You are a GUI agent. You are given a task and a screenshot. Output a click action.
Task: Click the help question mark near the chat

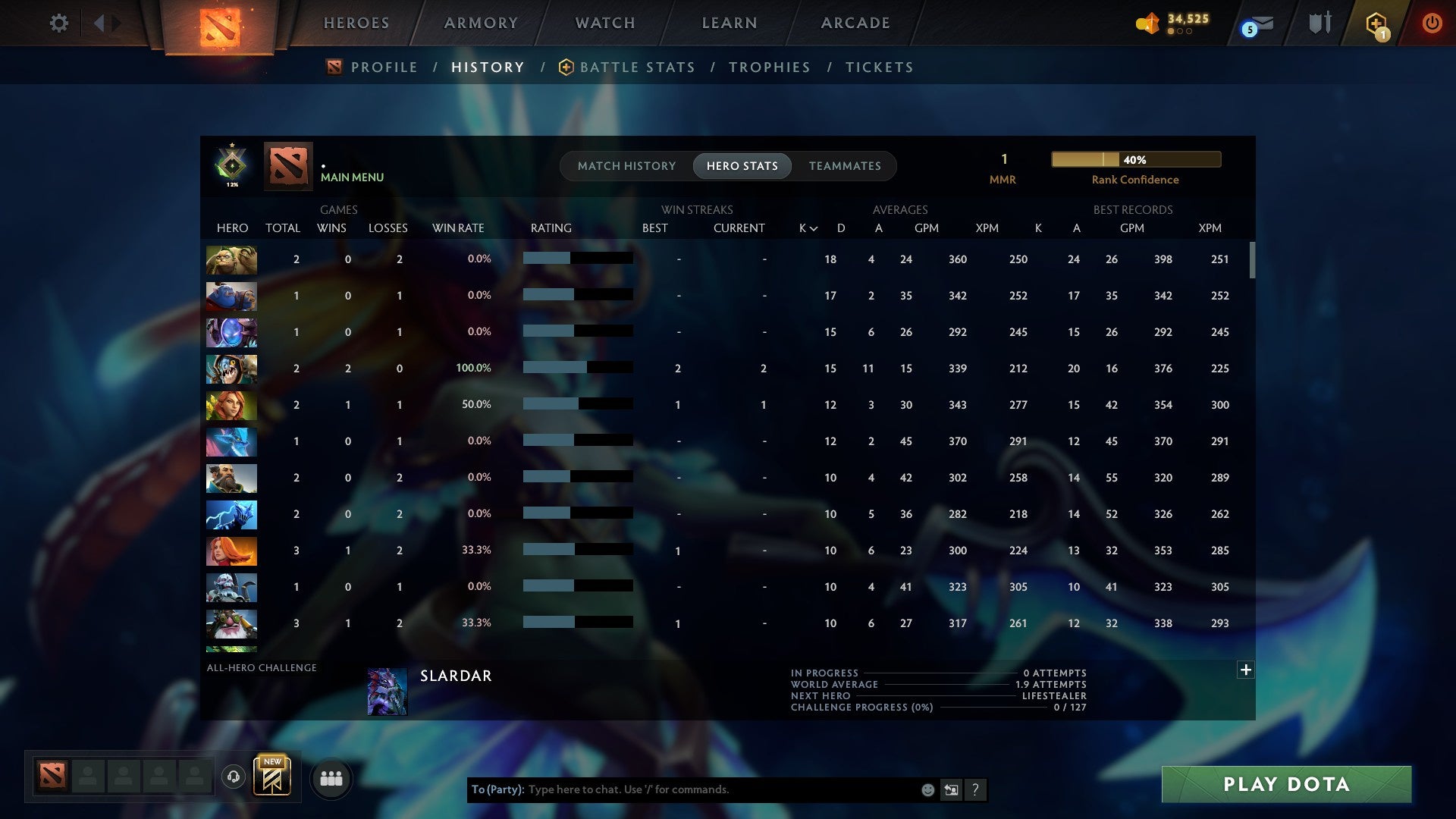point(977,789)
